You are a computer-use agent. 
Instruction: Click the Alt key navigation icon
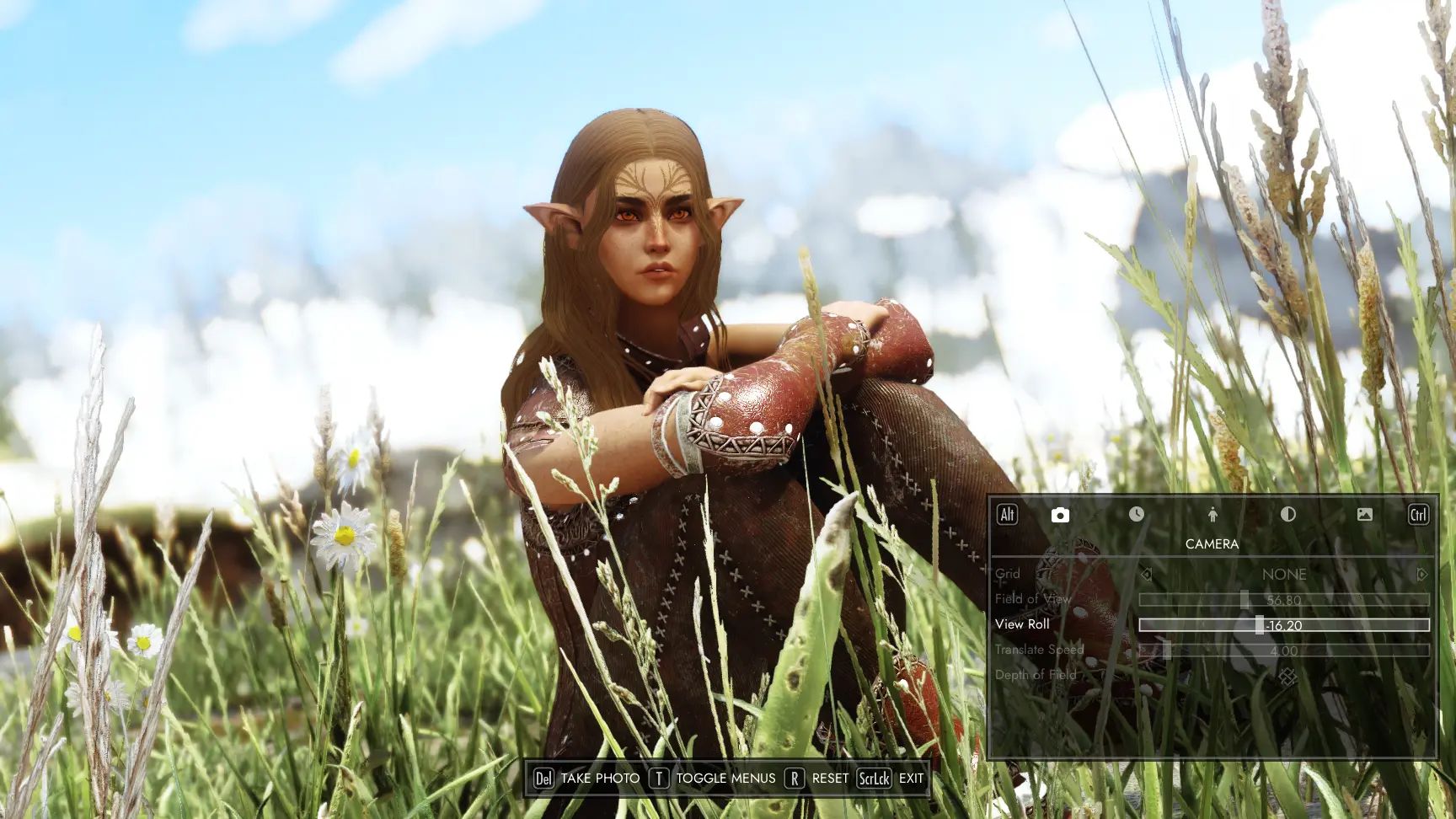1008,515
